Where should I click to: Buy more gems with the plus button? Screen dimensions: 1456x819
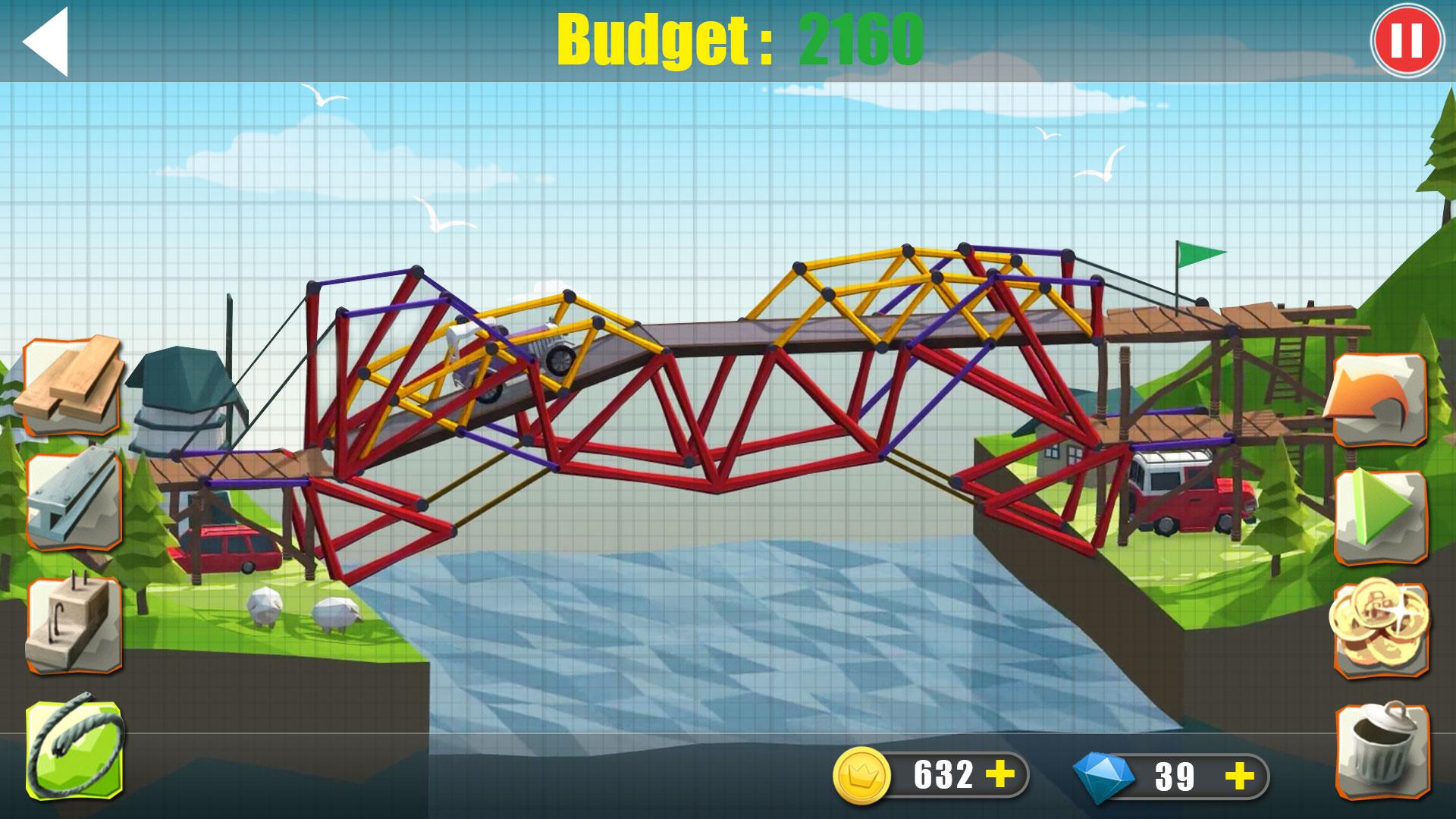1240,776
